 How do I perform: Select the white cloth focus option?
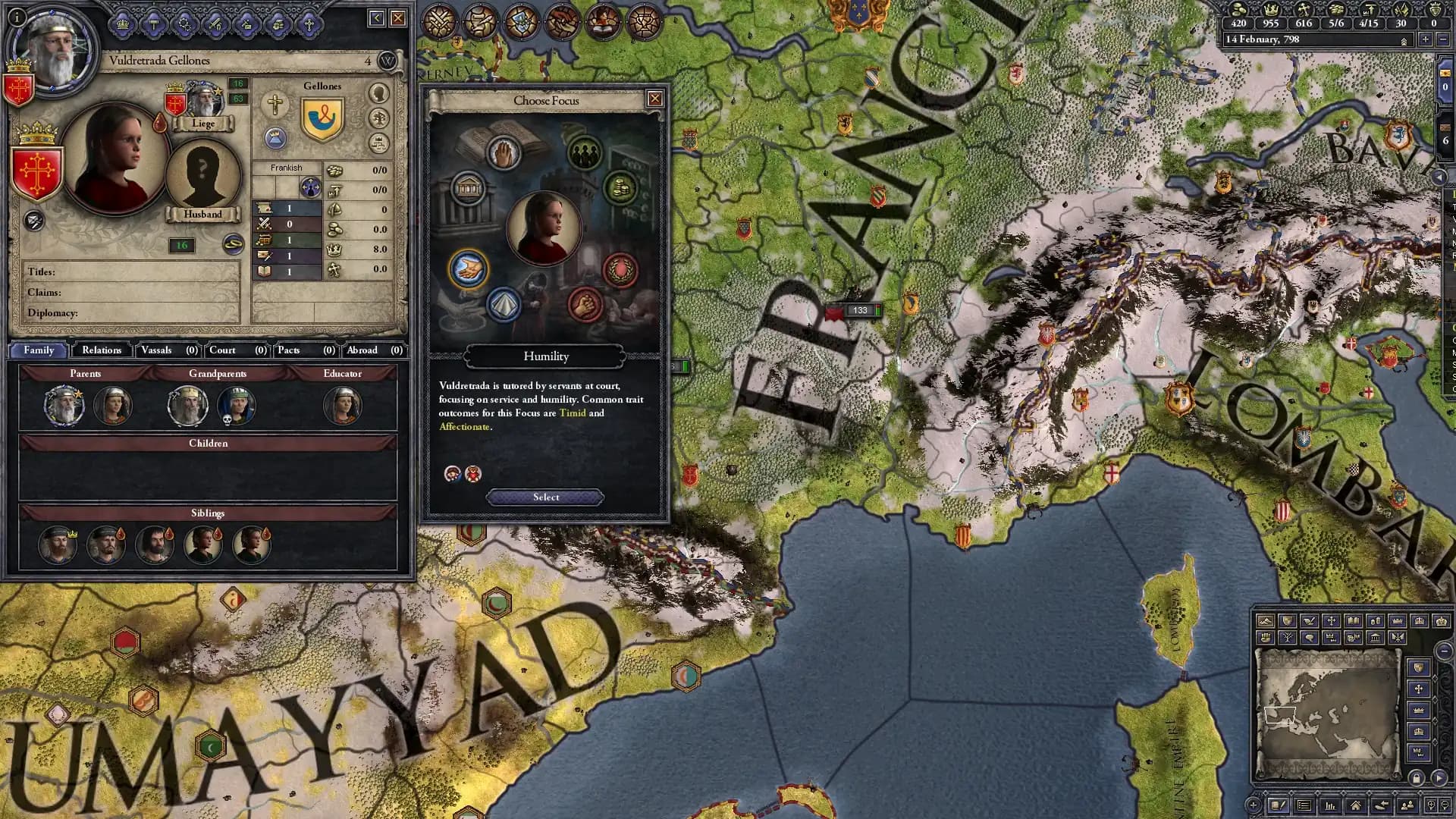504,303
